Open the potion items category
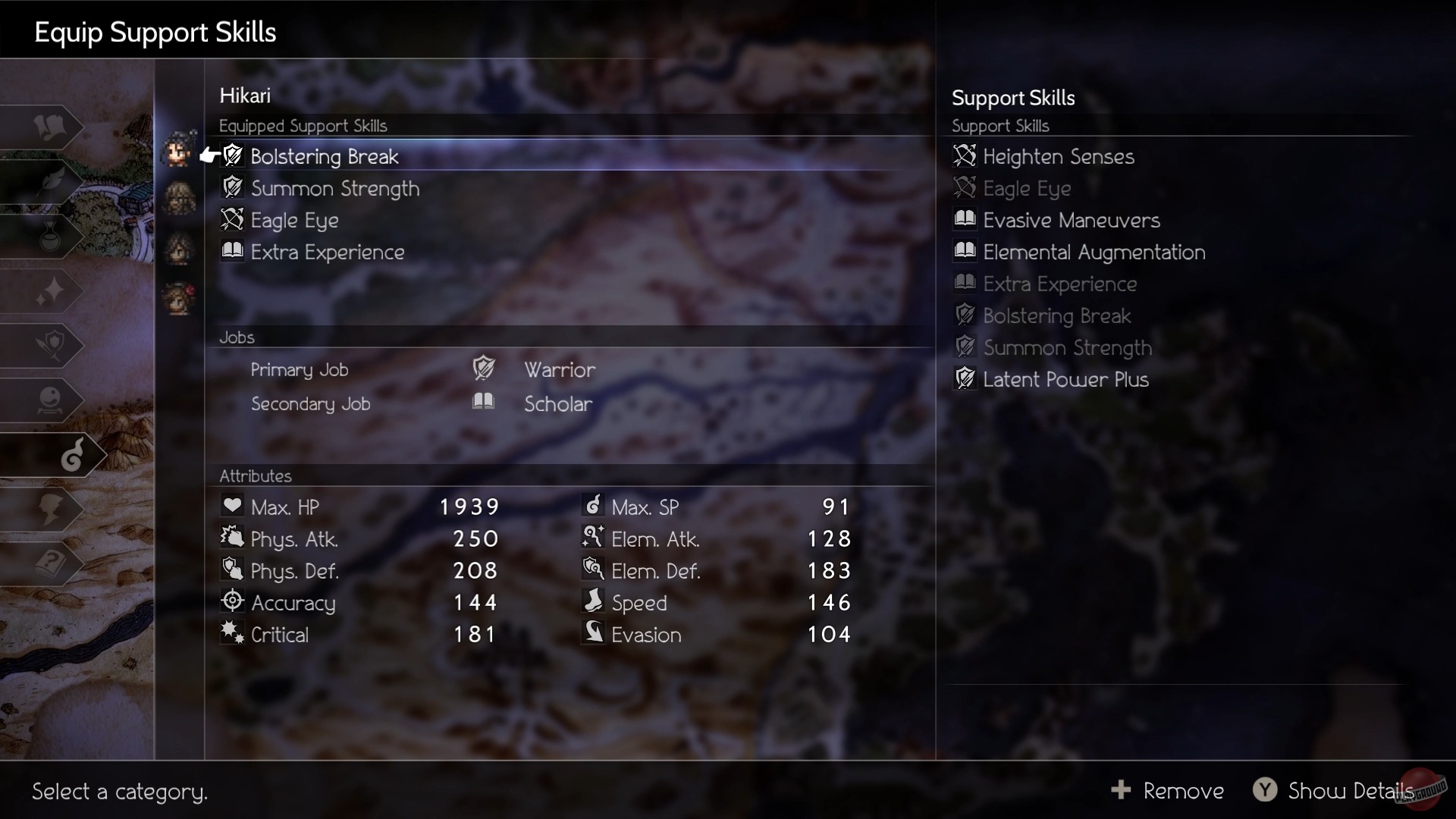This screenshot has width=1456, height=819. coord(49,237)
